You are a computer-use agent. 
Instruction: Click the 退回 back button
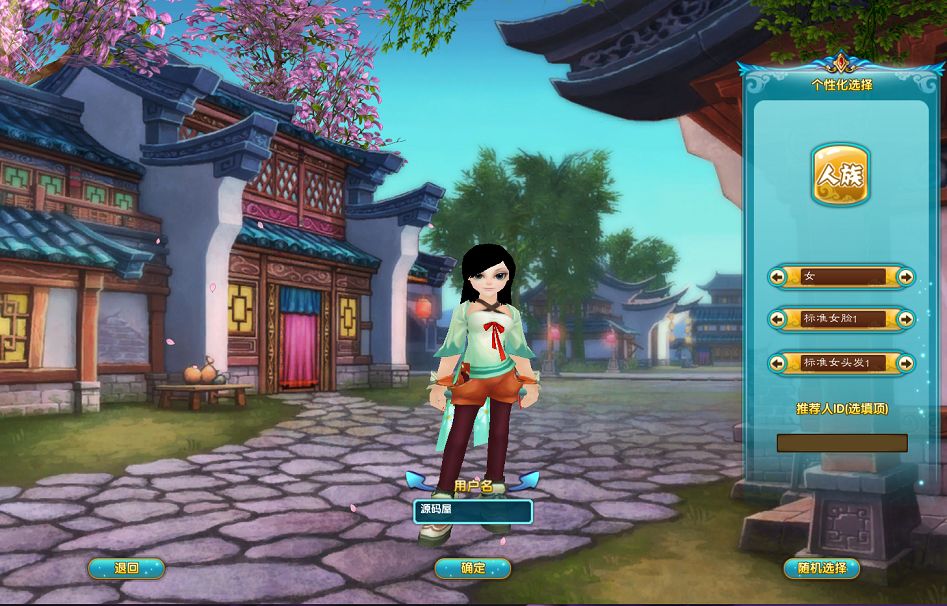[126, 568]
